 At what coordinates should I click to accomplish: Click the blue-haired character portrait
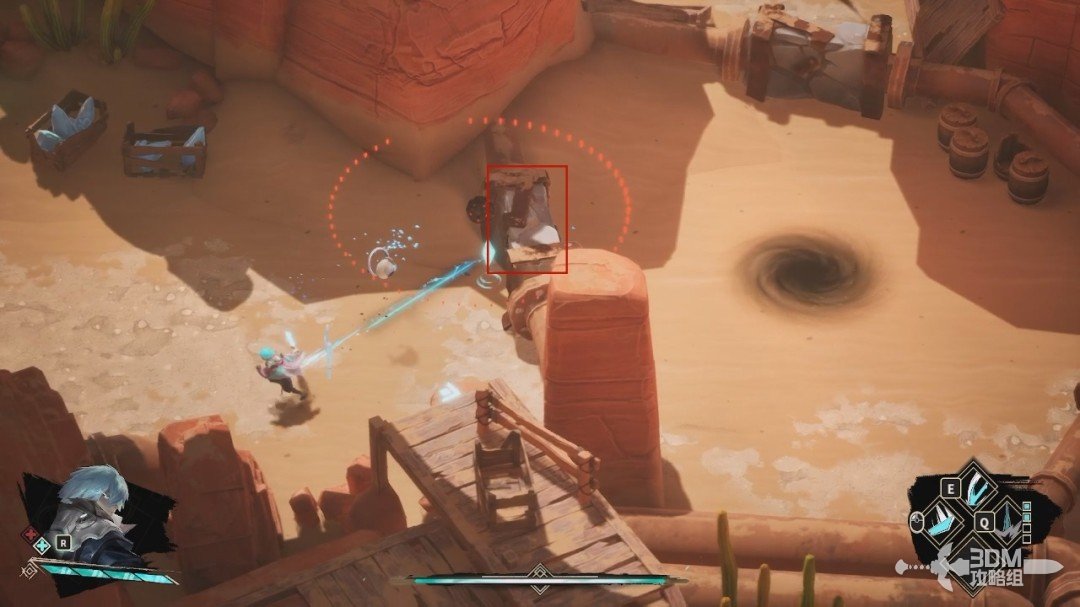click(93, 510)
